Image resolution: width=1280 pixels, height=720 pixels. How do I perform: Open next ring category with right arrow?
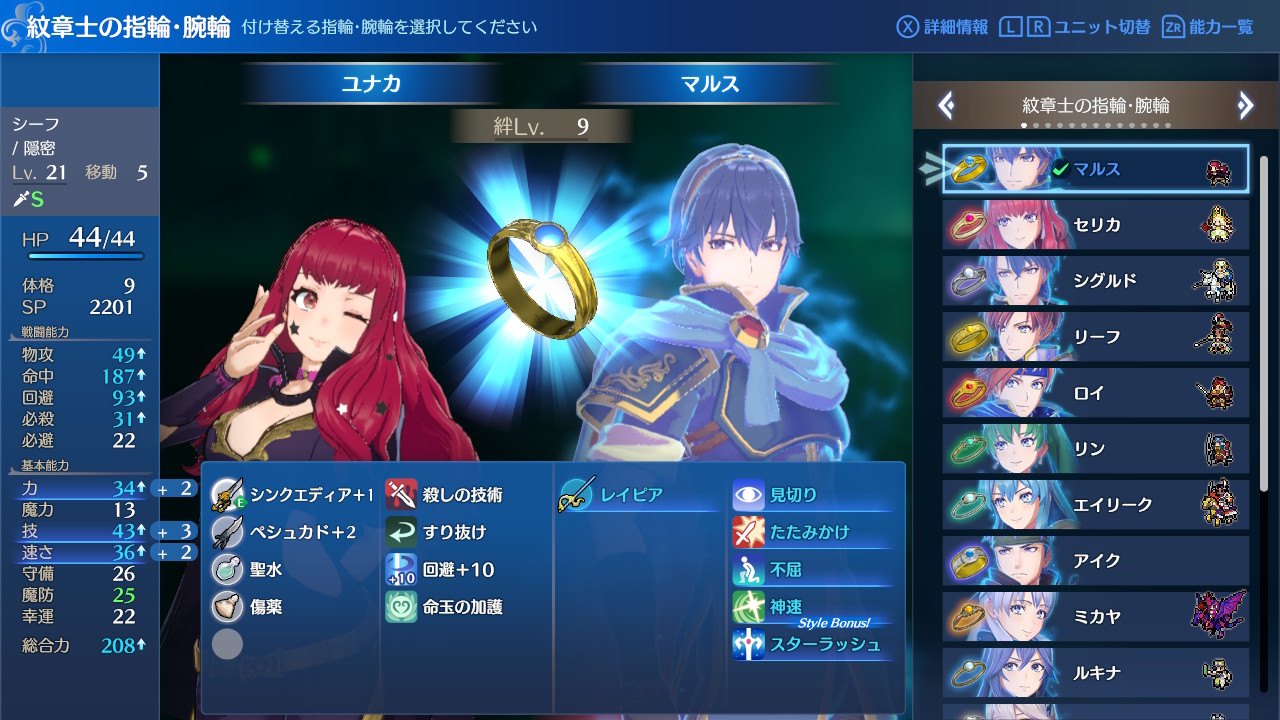click(1246, 104)
